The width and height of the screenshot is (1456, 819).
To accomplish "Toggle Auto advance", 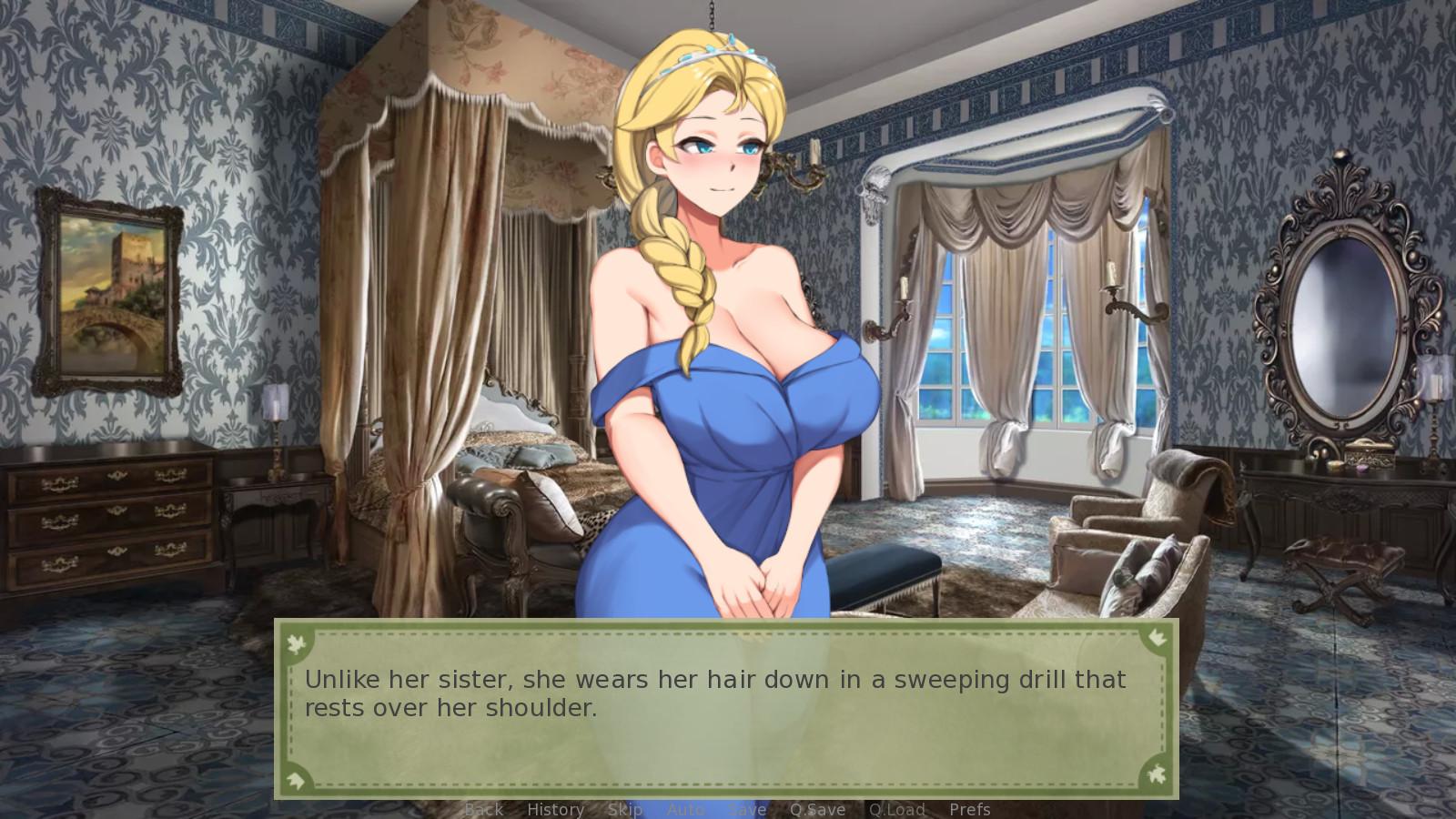I will coord(686,809).
